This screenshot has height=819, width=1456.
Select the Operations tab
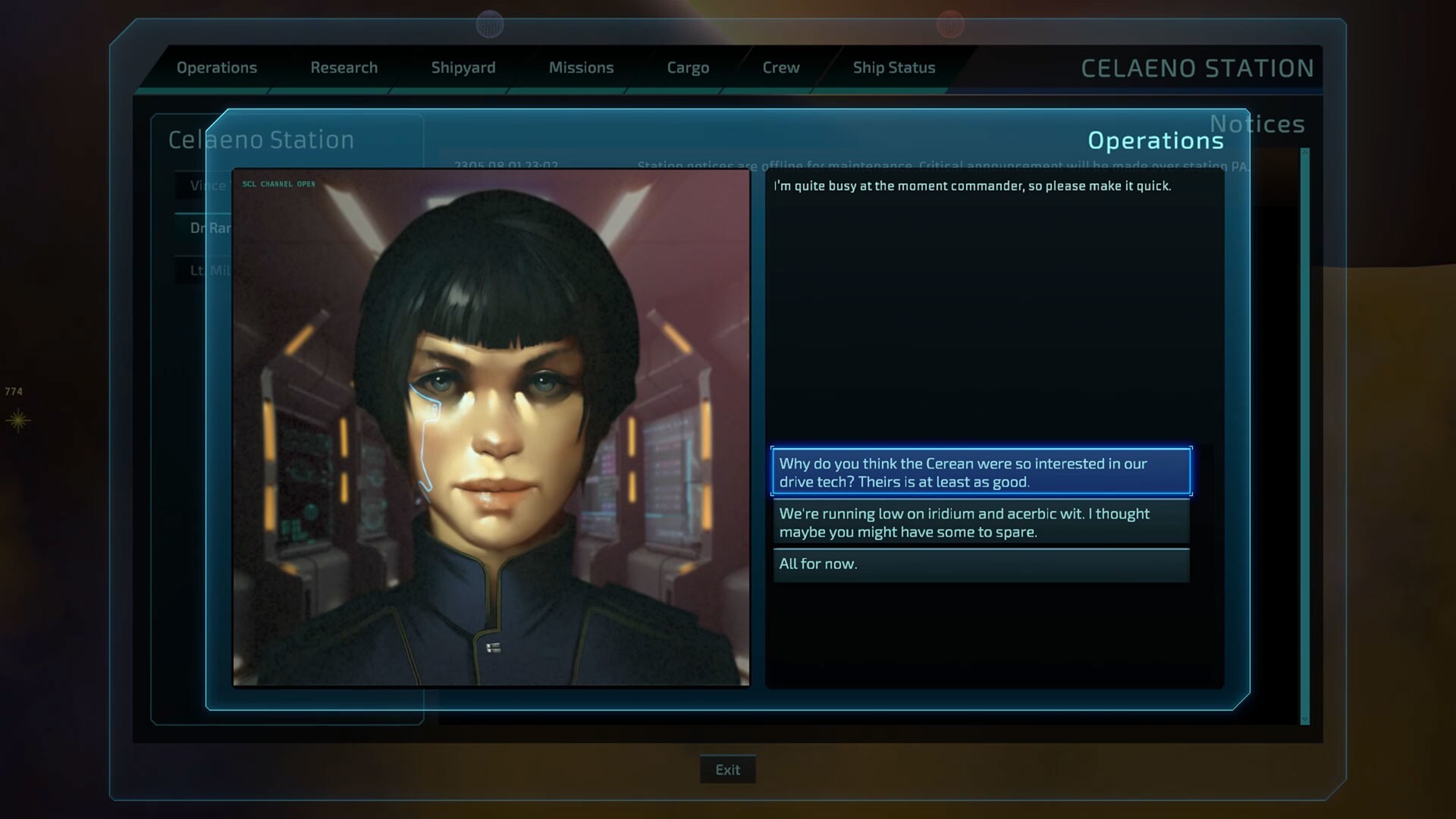tap(217, 67)
